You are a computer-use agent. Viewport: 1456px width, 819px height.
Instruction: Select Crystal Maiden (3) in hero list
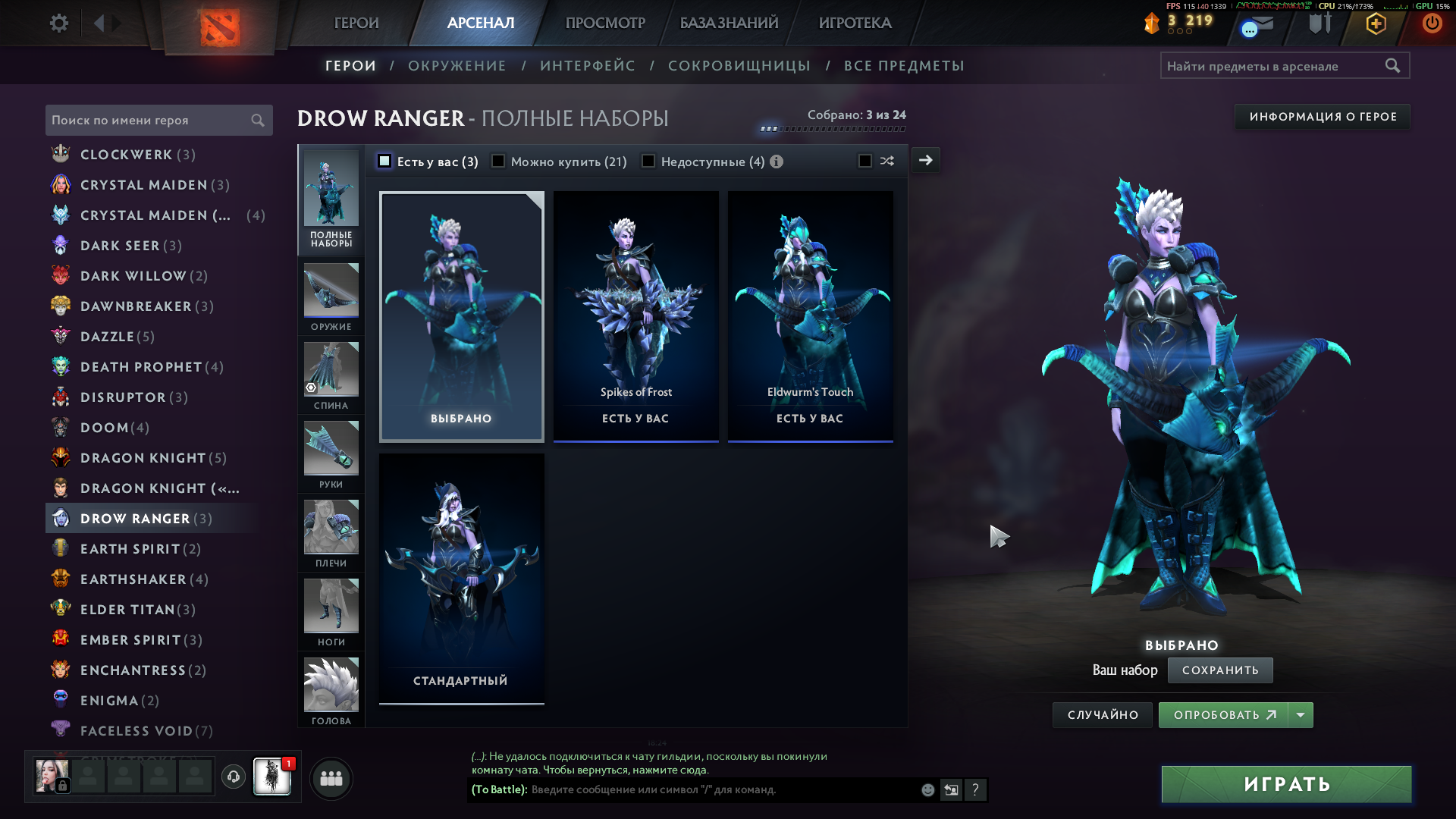(144, 185)
